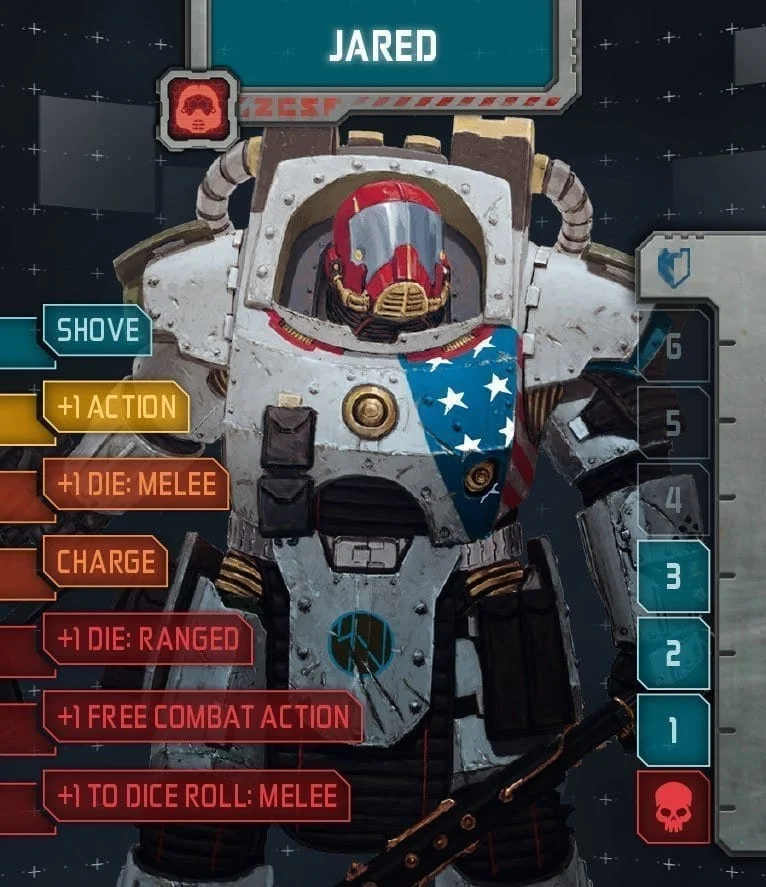Select armor track level 4
Screen dimensions: 766x887
coord(673,500)
